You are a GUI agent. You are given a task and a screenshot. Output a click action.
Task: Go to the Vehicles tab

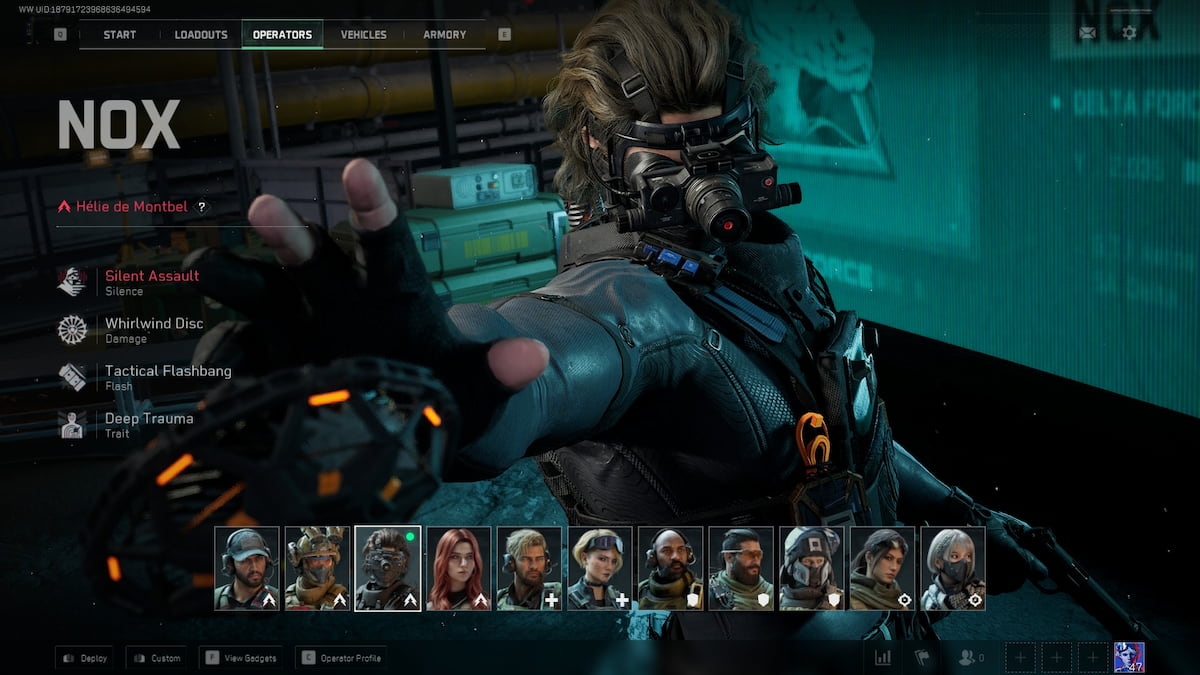(363, 35)
